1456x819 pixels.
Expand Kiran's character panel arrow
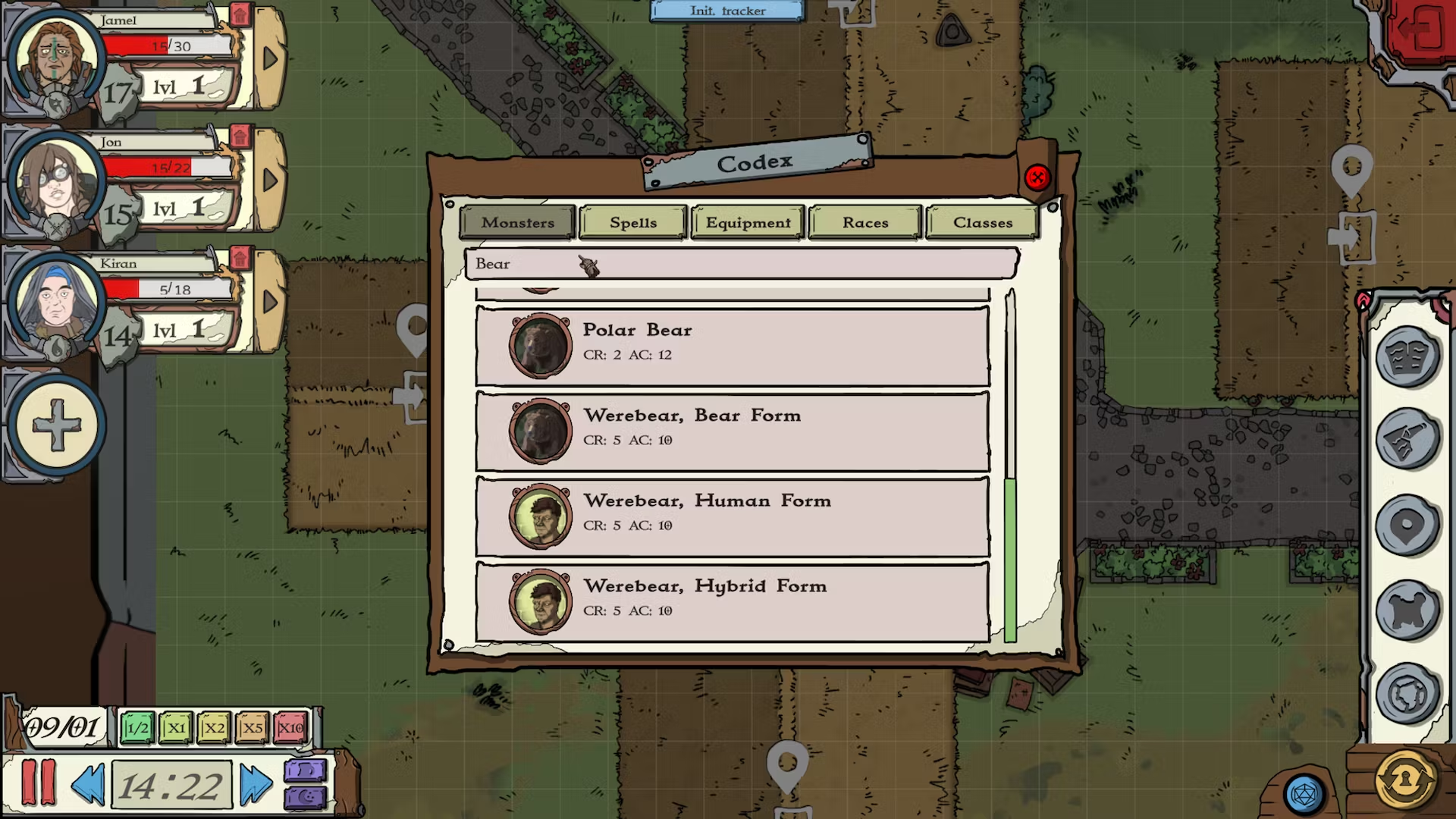click(271, 302)
